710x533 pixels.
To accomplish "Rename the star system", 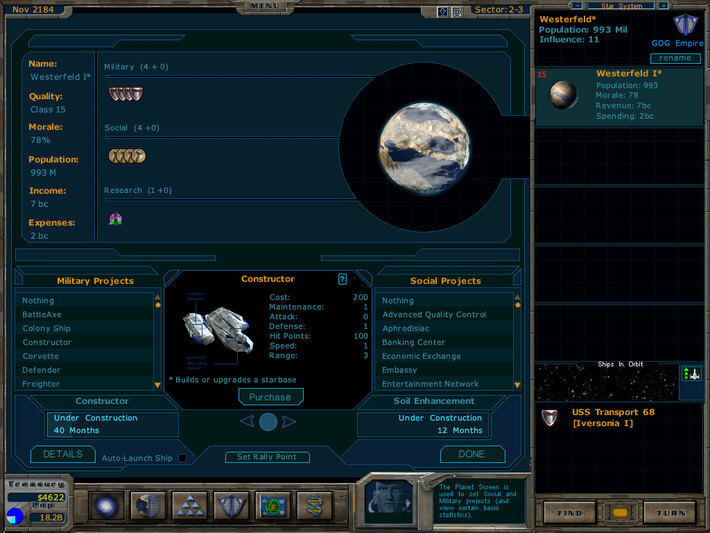I will (674, 58).
